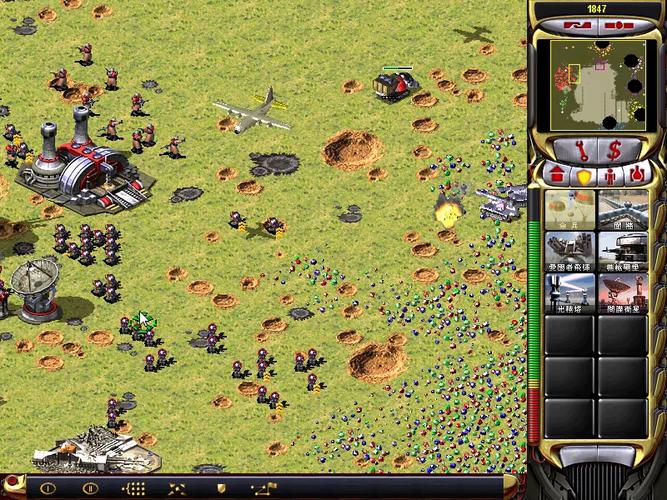
Task: Switch to the vehicles build tab
Action: tap(635, 176)
